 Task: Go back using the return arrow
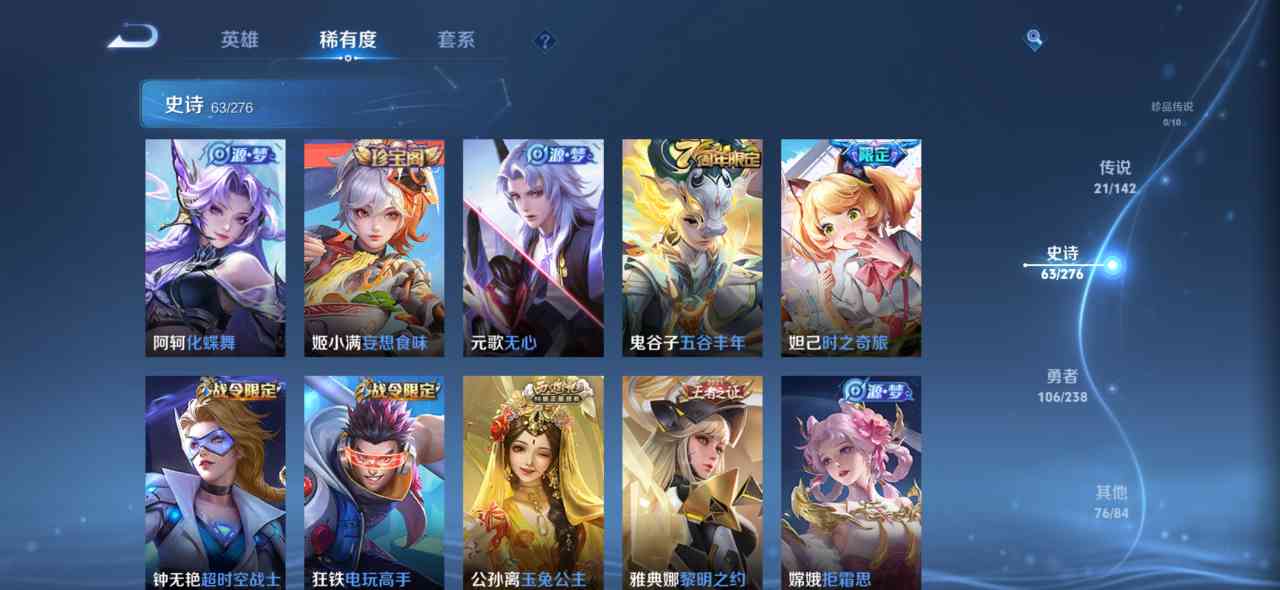point(133,38)
